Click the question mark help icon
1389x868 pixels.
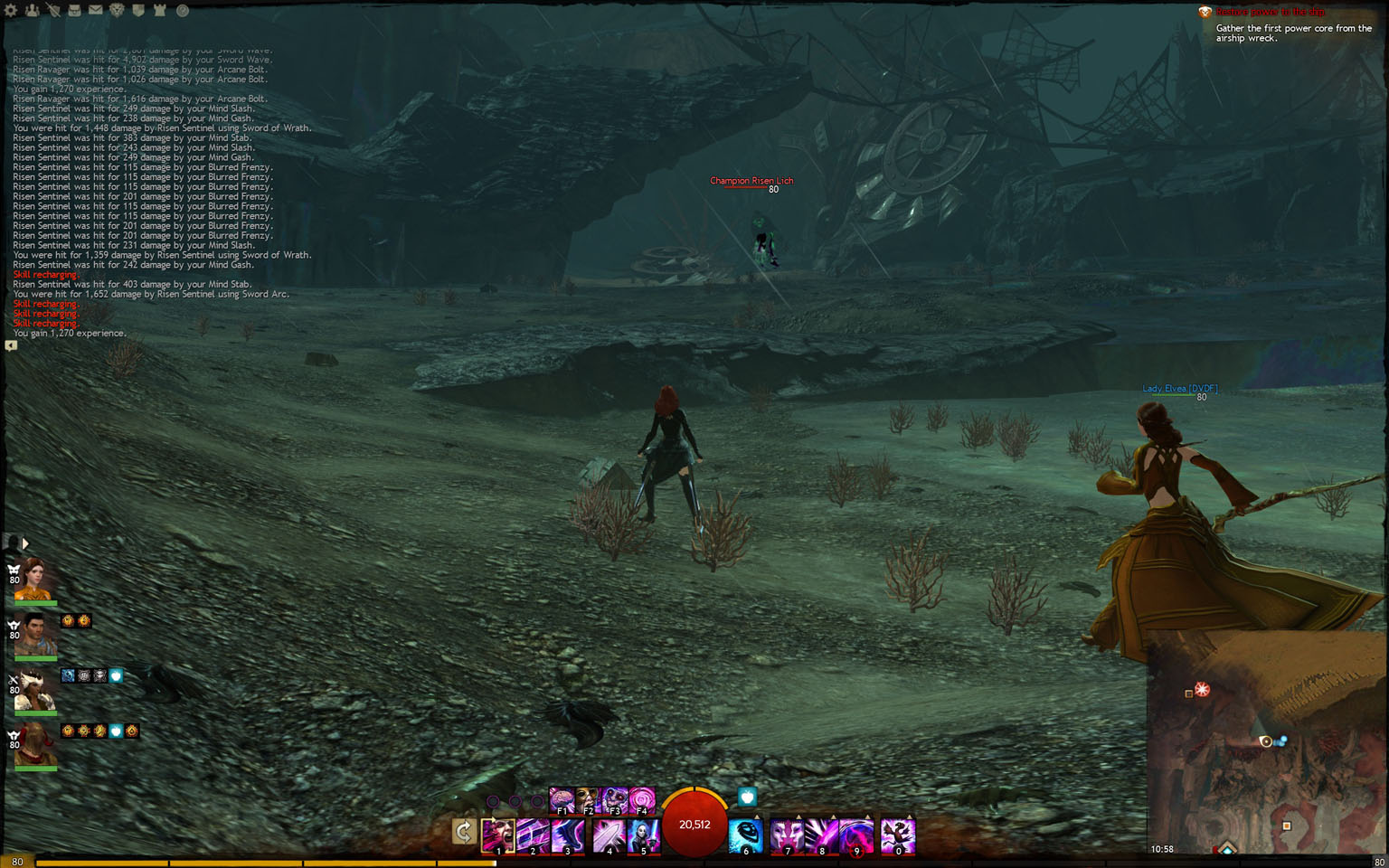[182, 11]
